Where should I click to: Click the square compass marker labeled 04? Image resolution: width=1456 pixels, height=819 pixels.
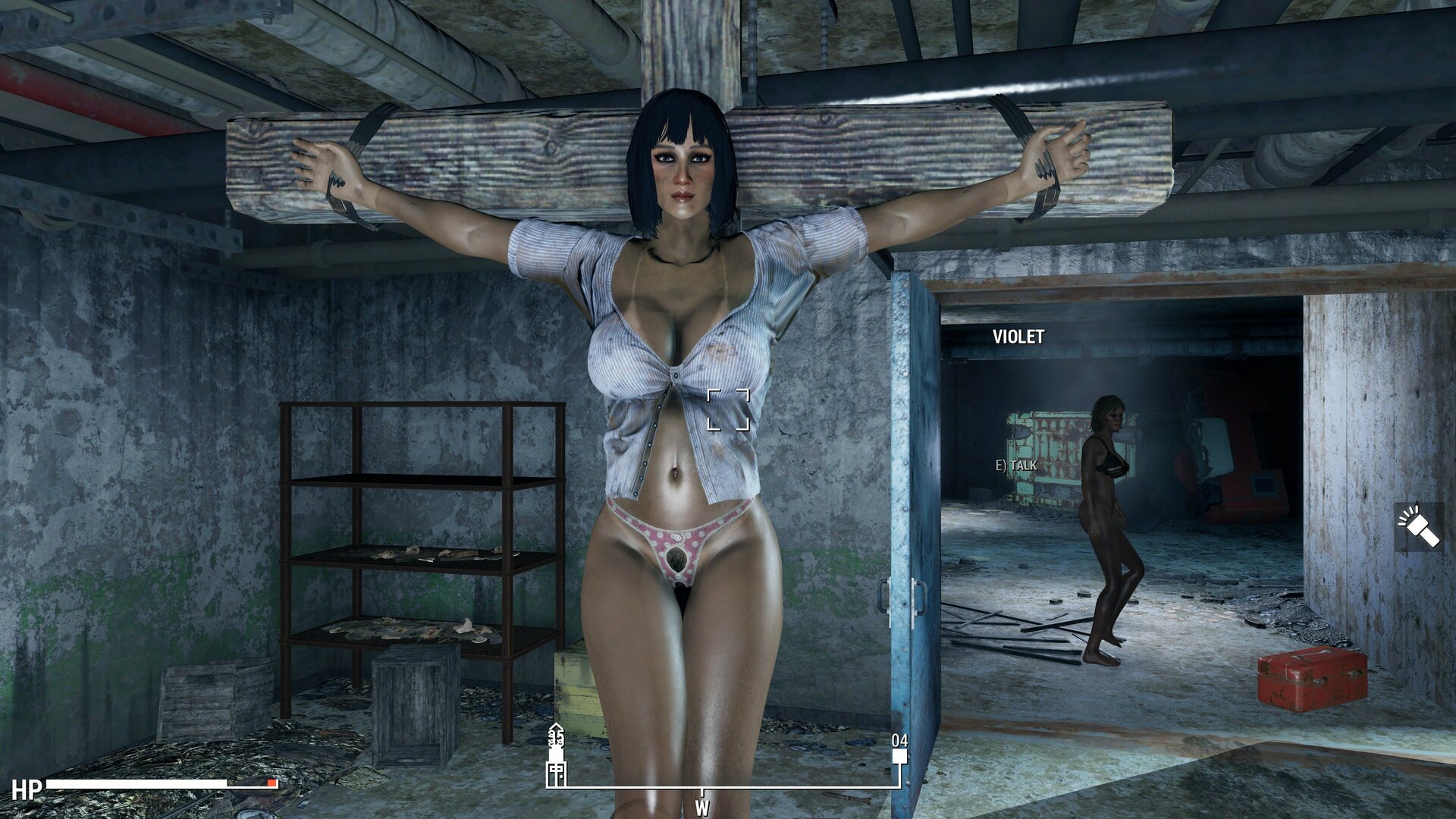click(x=899, y=756)
